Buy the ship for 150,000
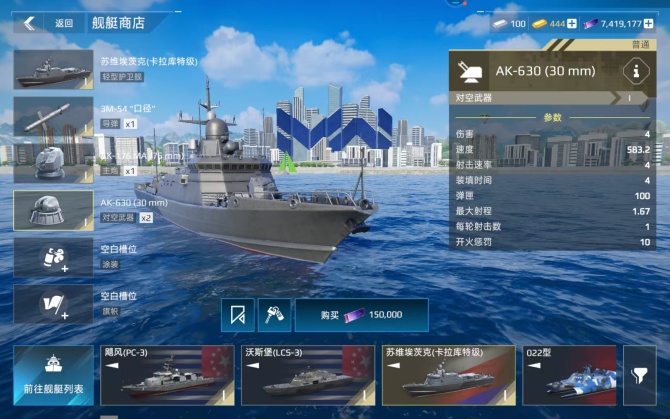 (361, 315)
